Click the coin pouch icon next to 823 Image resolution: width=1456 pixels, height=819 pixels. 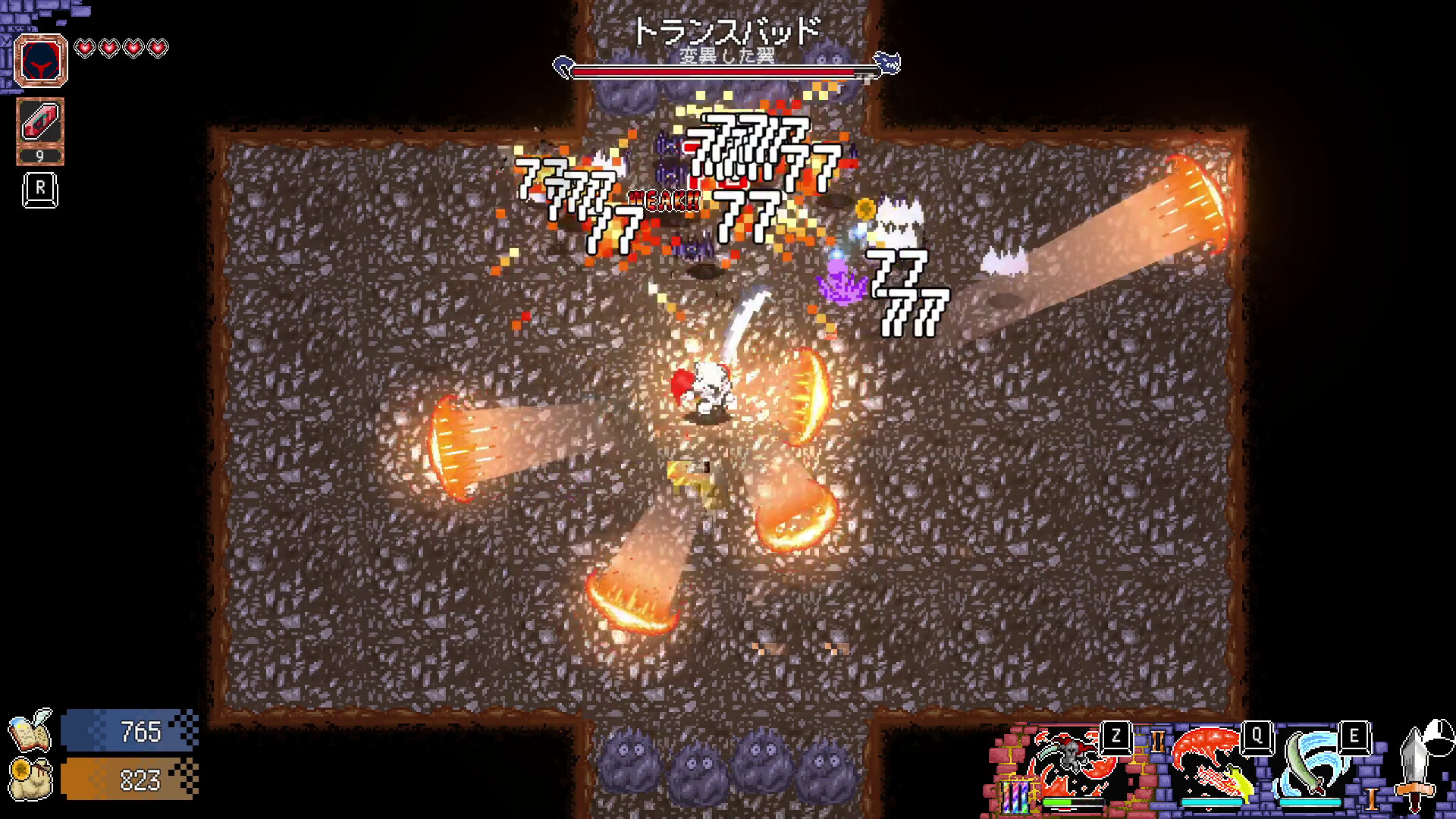coord(30,781)
